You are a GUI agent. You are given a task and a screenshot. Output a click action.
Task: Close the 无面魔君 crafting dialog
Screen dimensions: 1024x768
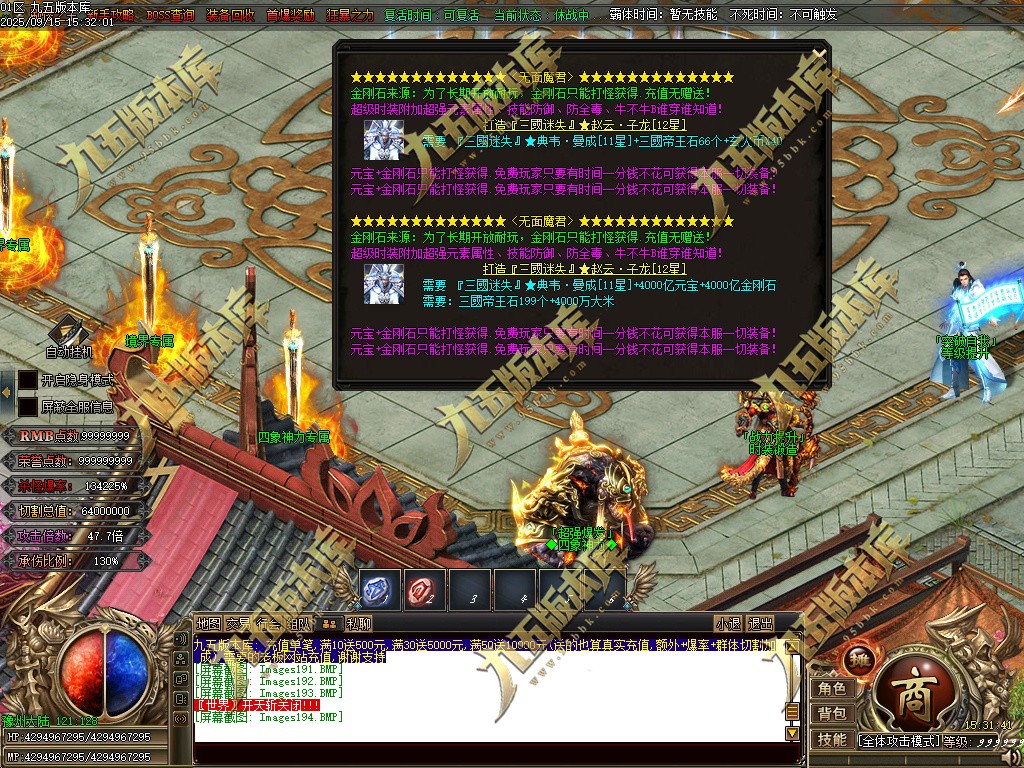[x=819, y=54]
